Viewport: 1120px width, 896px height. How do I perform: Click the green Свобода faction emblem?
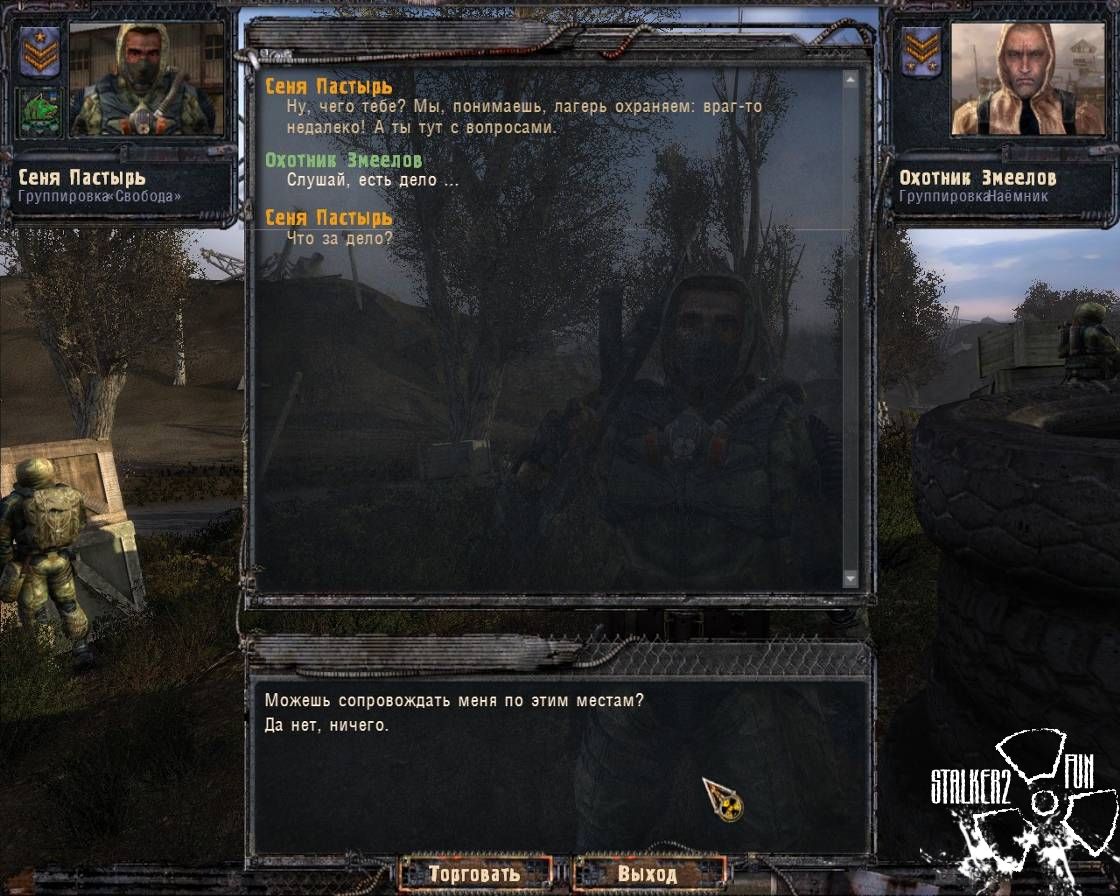tap(40, 113)
